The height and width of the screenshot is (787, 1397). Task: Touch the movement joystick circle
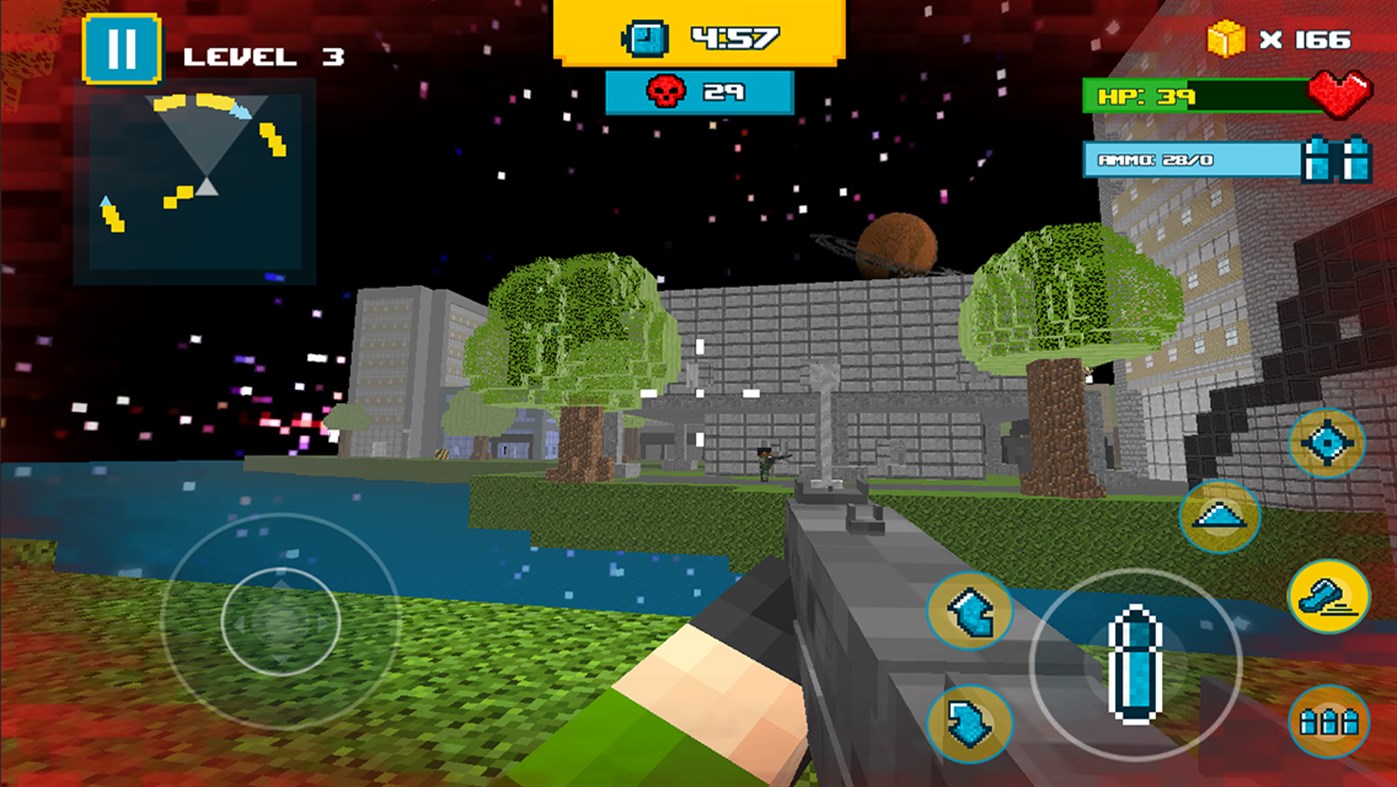click(280, 622)
